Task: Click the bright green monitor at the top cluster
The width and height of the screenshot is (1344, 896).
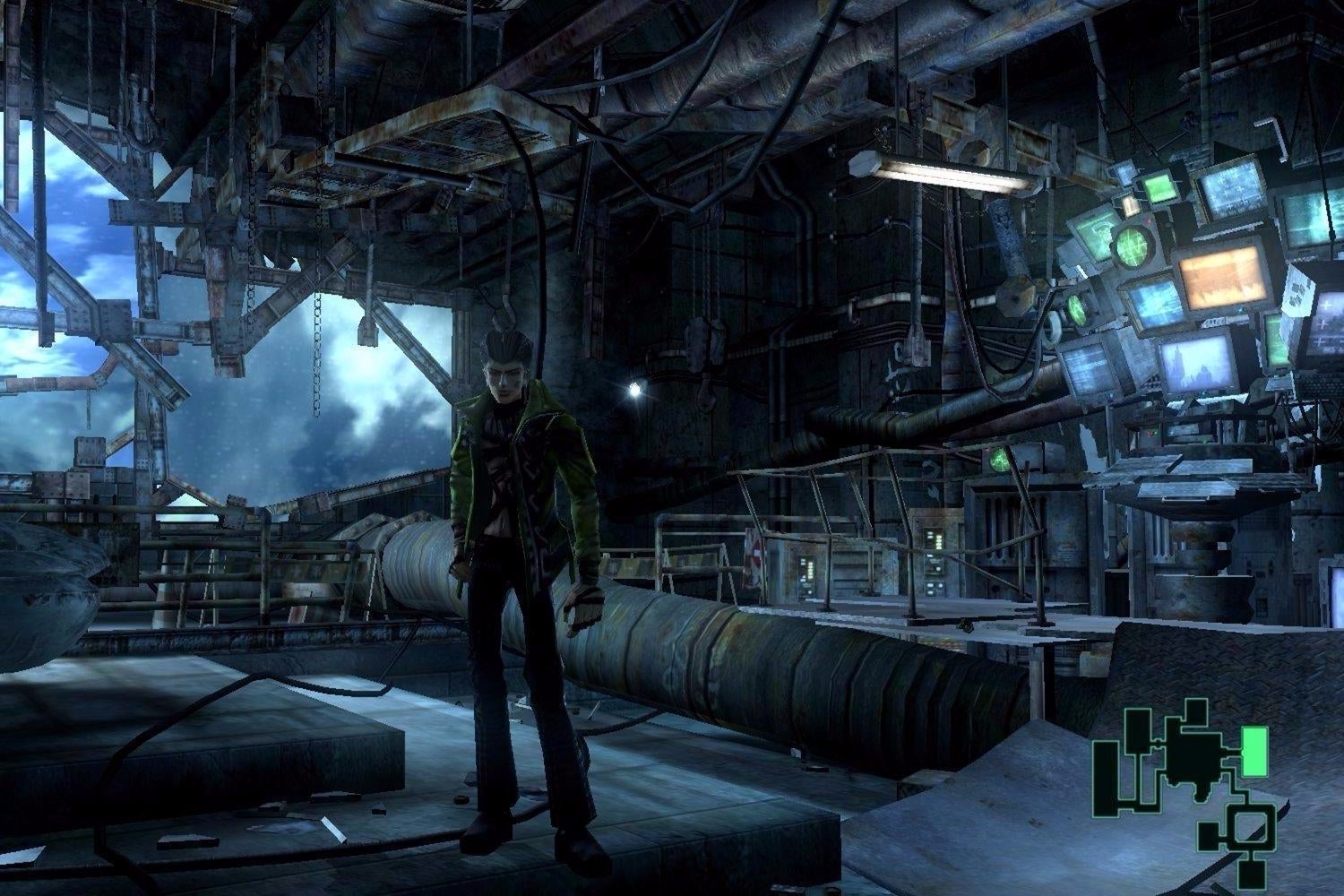Action: click(x=1160, y=191)
